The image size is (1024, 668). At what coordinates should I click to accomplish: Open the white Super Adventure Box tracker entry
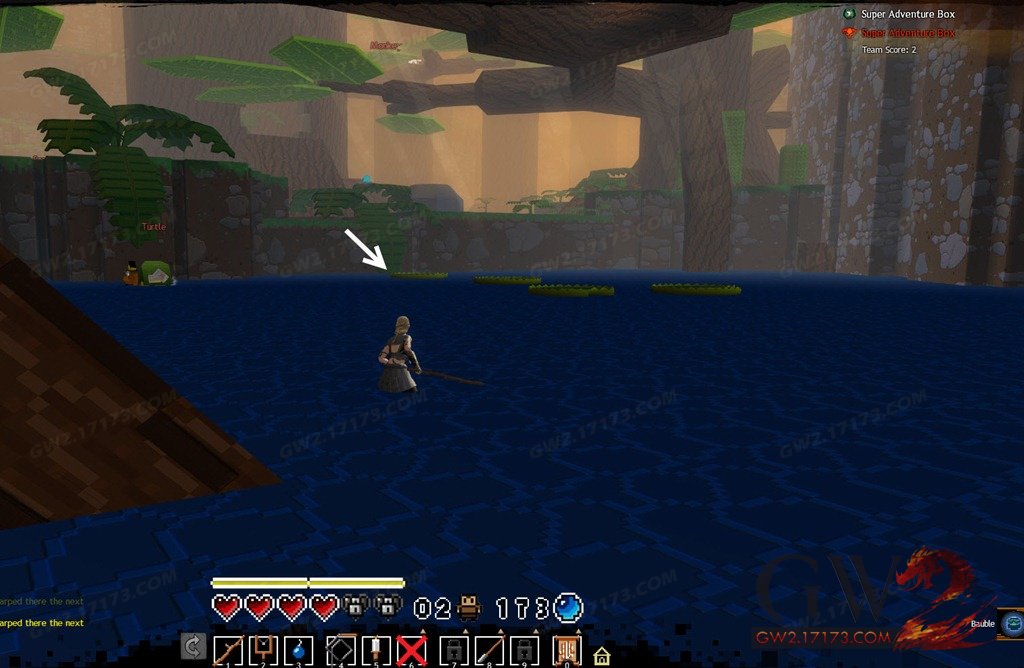[x=907, y=14]
